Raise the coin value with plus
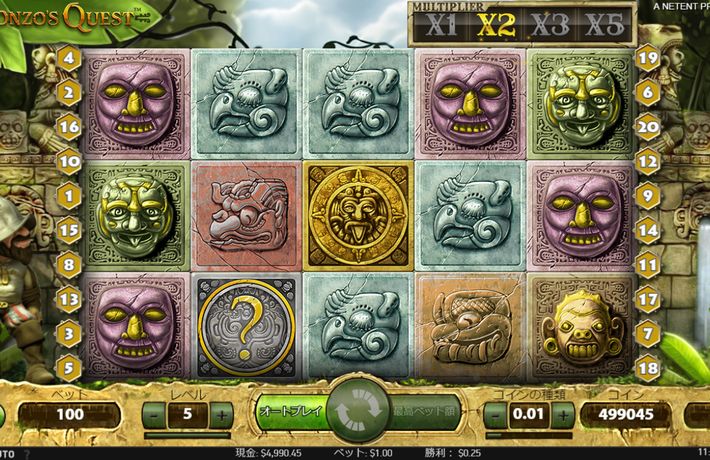The image size is (710, 460). (563, 413)
